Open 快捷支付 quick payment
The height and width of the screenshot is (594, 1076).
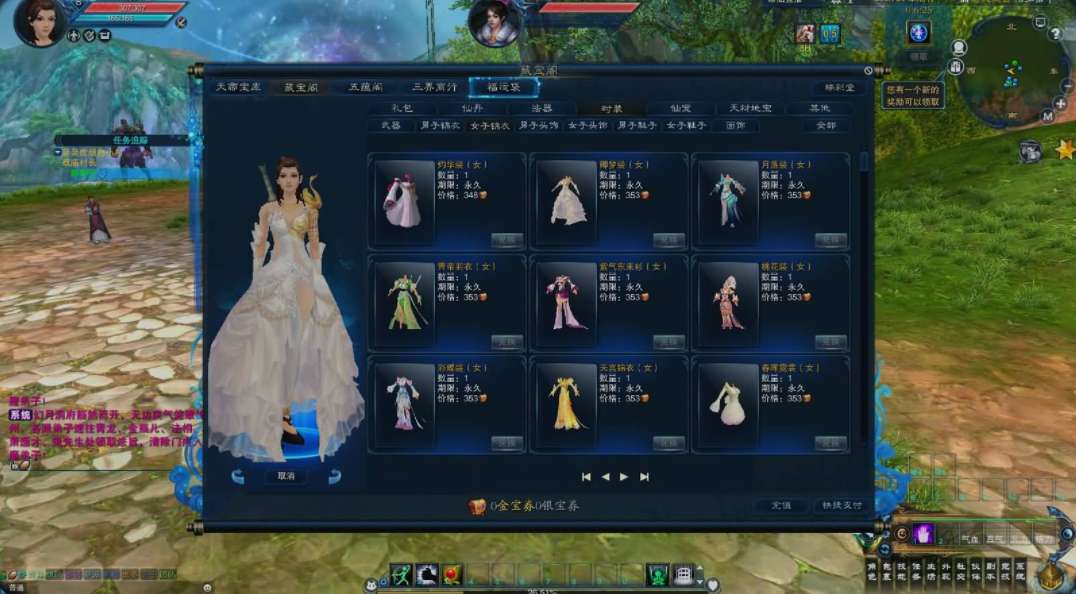pyautogui.click(x=840, y=506)
